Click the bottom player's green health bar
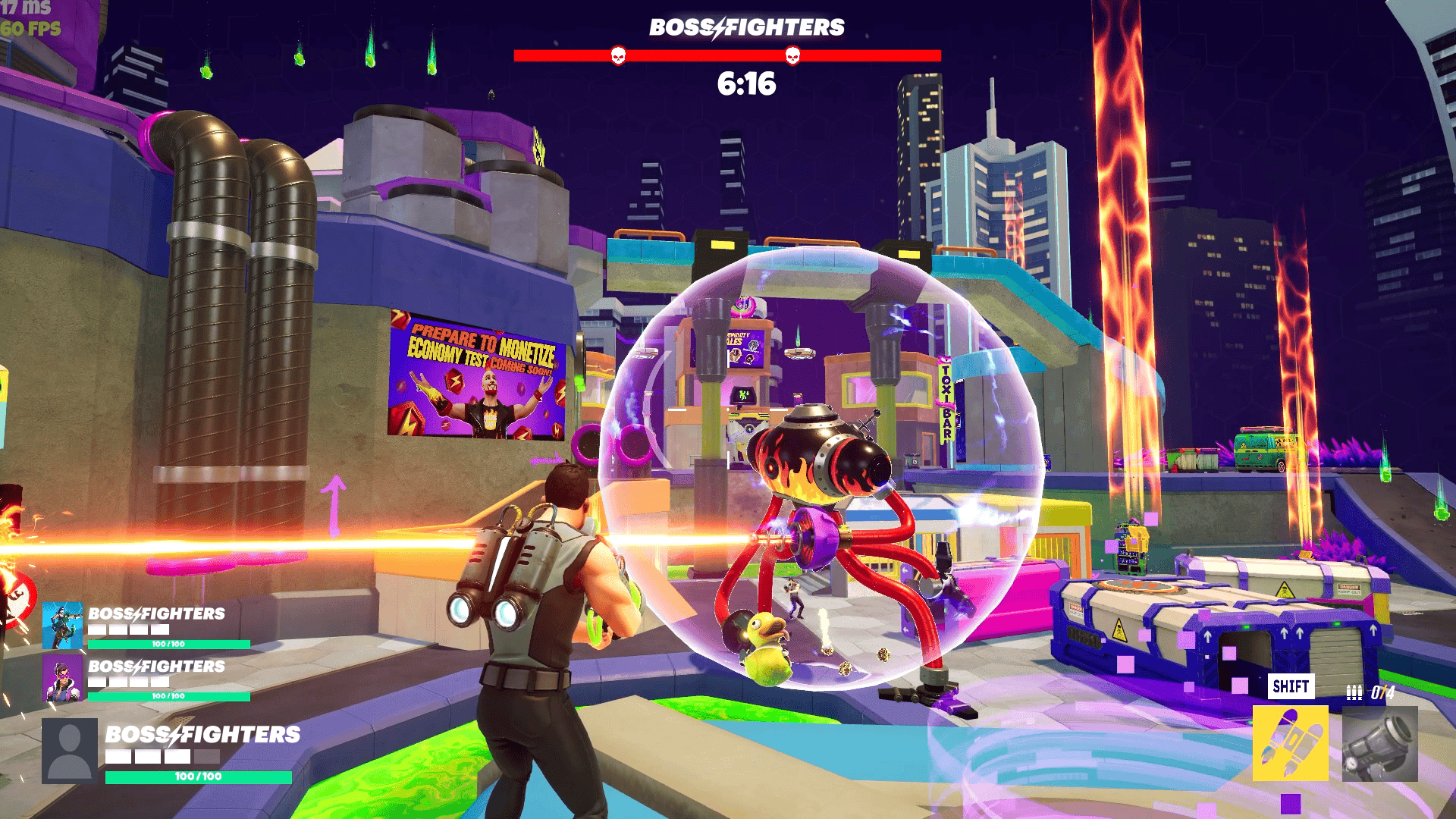This screenshot has width=1456, height=819. (x=199, y=777)
